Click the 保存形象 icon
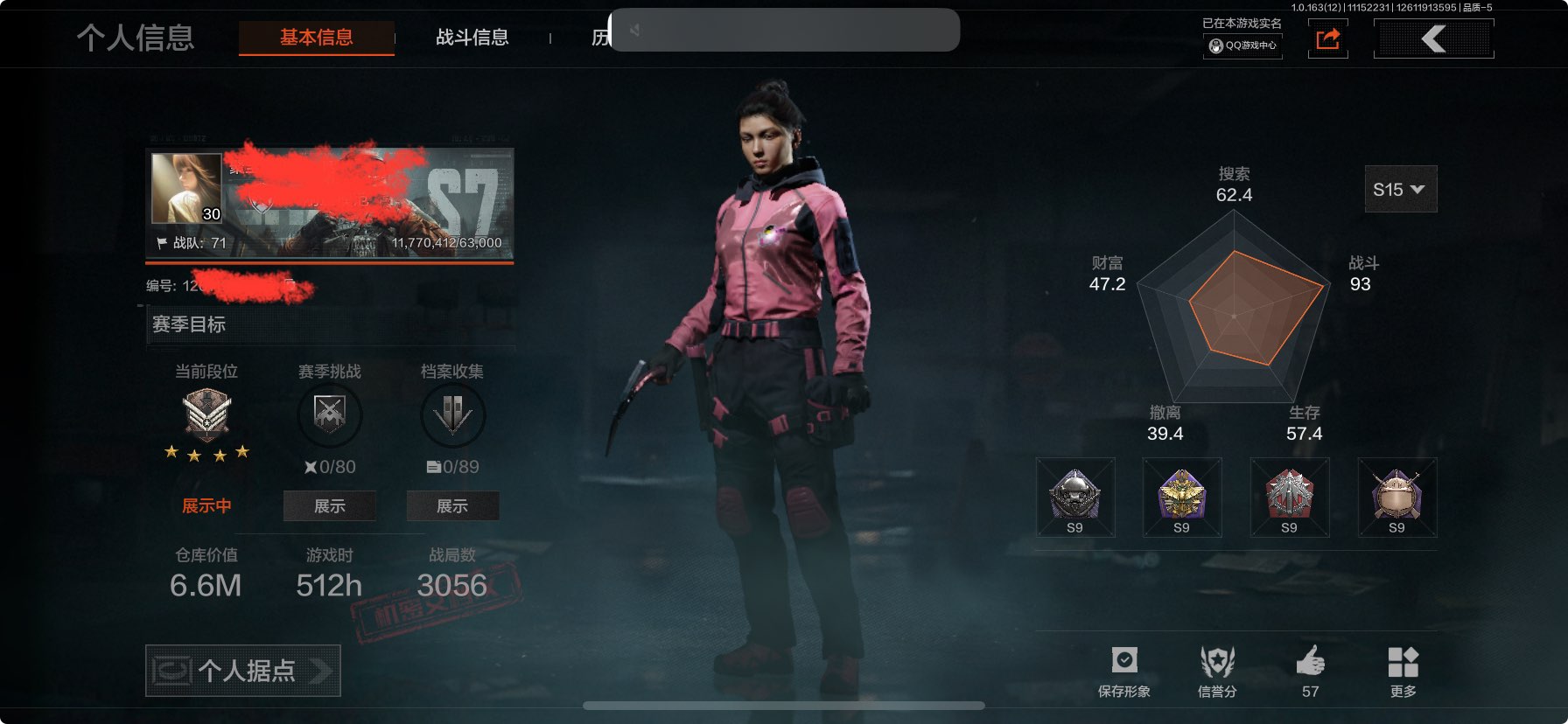Image resolution: width=1568 pixels, height=724 pixels. pyautogui.click(x=1124, y=670)
